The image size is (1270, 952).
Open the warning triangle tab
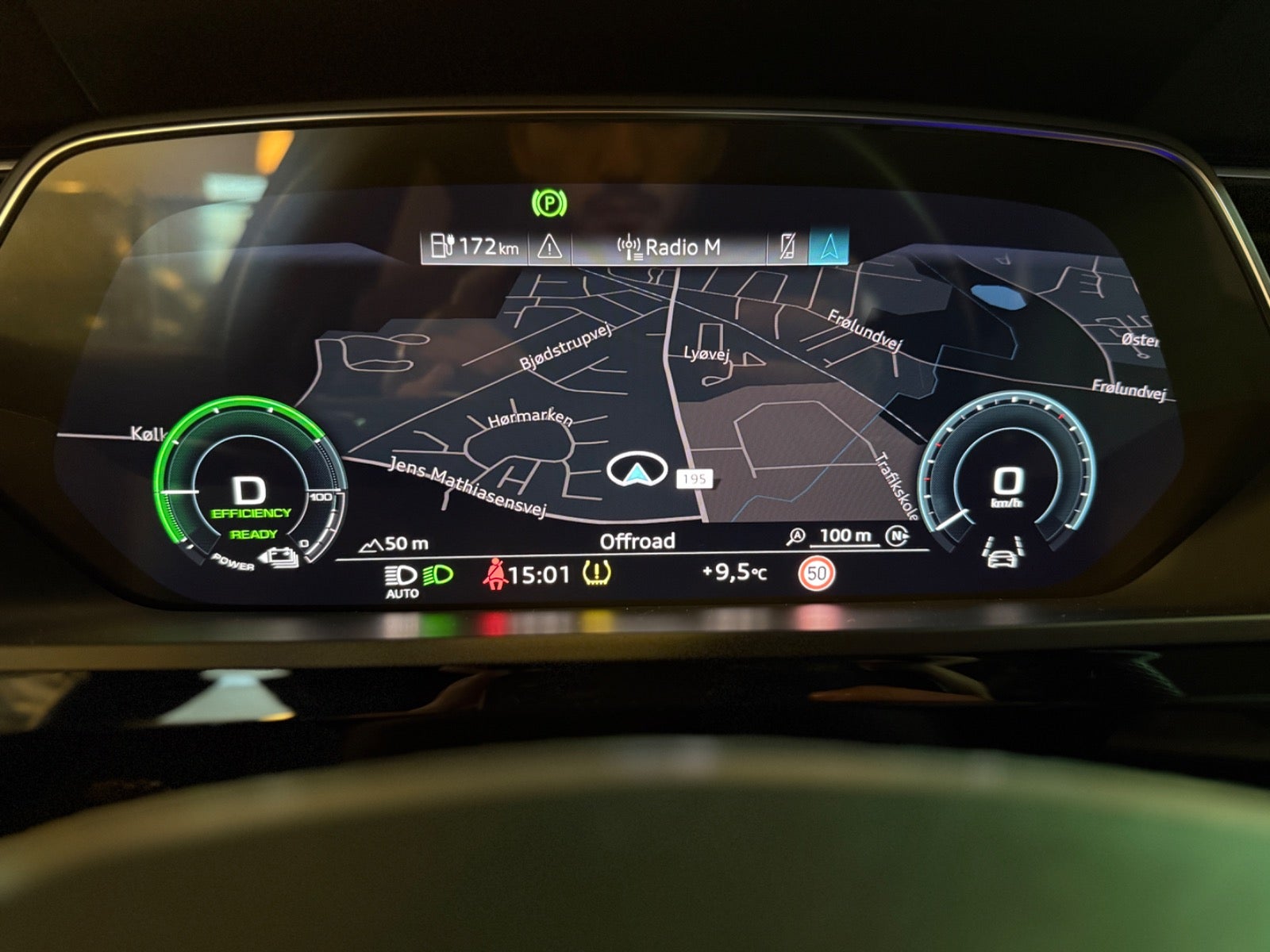tap(549, 248)
